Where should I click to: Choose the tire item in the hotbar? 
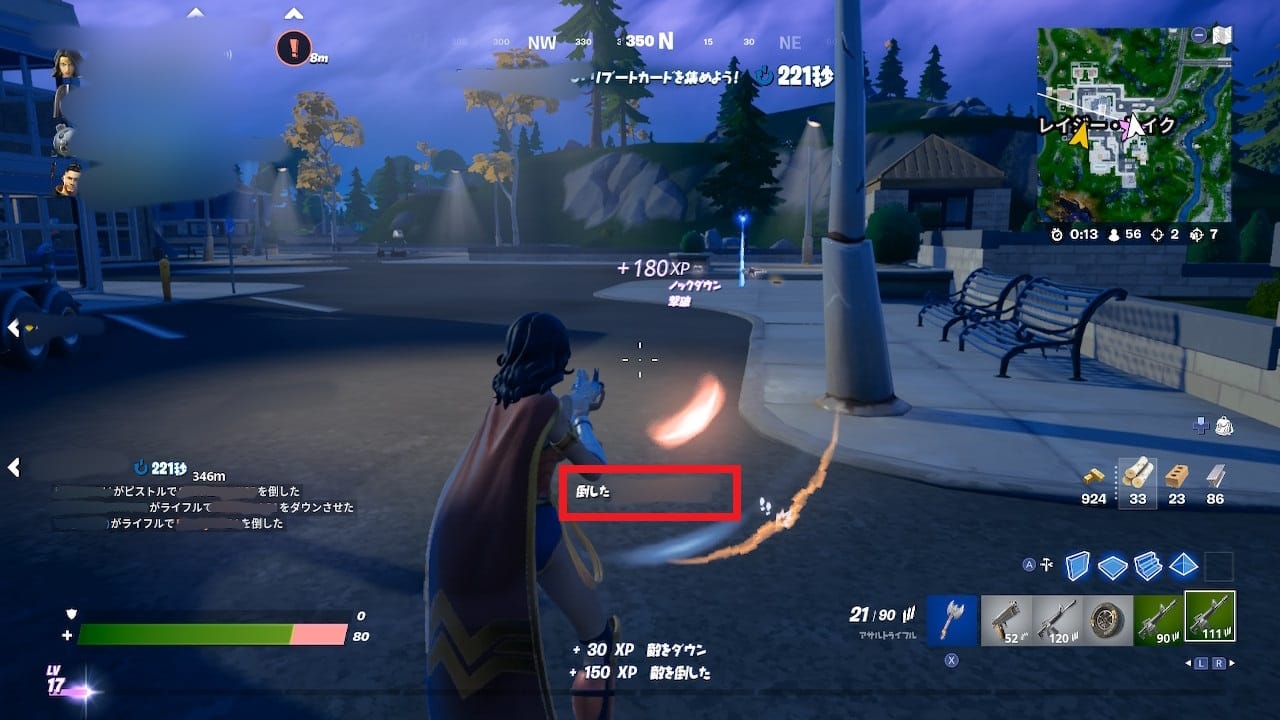(1108, 619)
